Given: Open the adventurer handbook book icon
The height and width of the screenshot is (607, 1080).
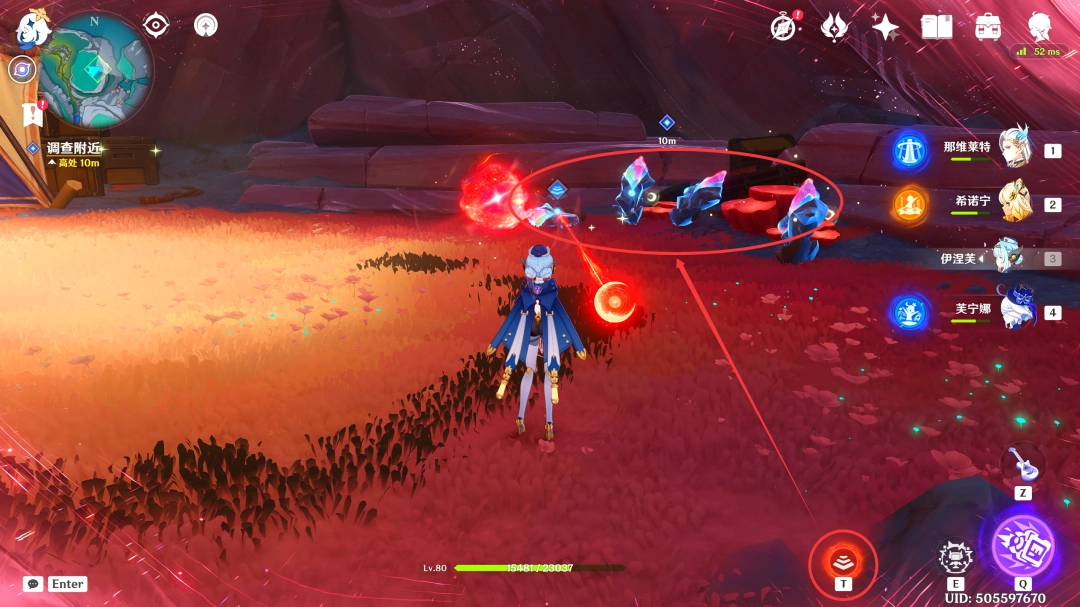Looking at the screenshot, I should [x=937, y=27].
